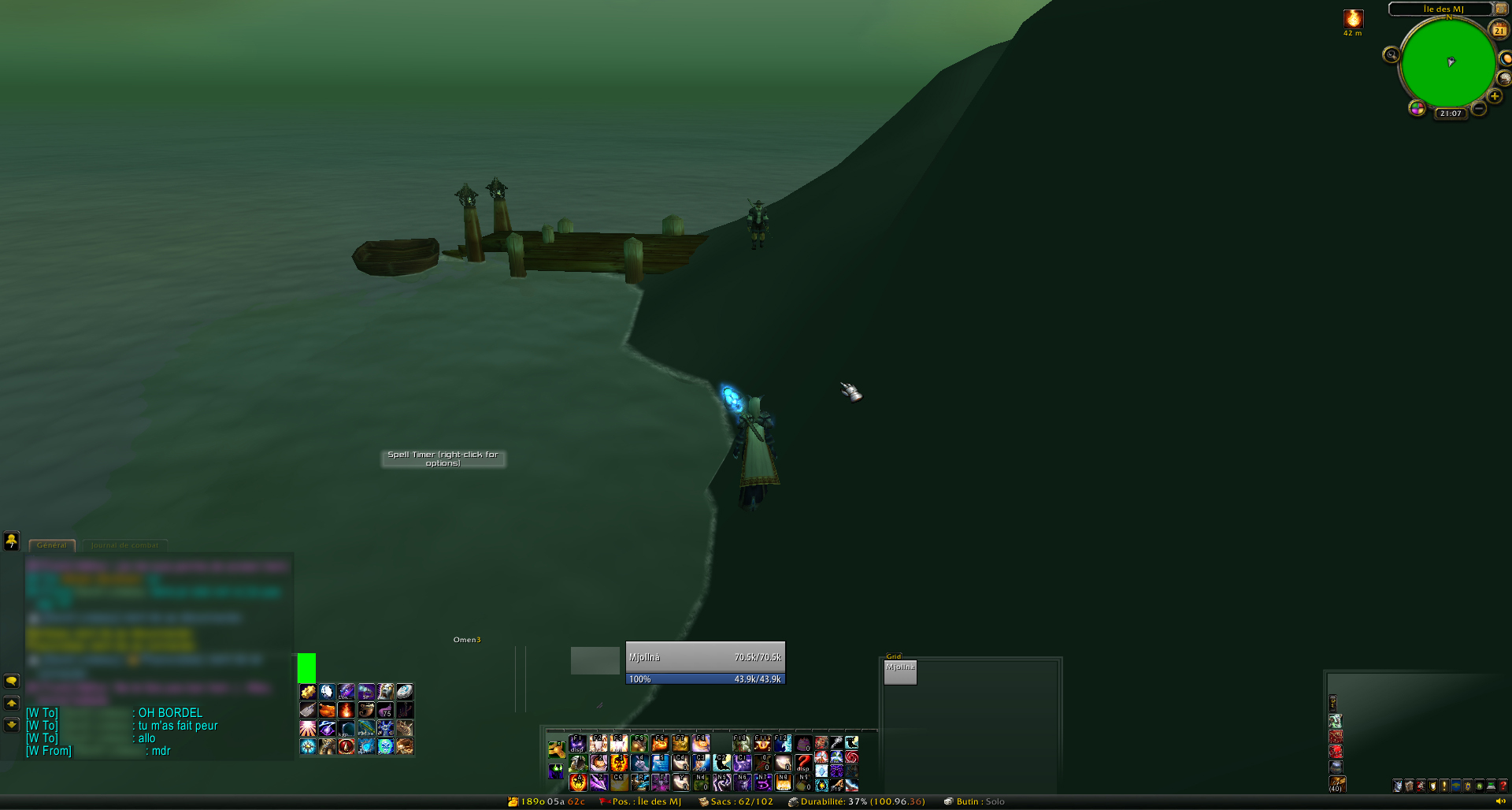This screenshot has width=1512, height=810.
Task: Activate the F6 fire ability
Action: point(660,743)
